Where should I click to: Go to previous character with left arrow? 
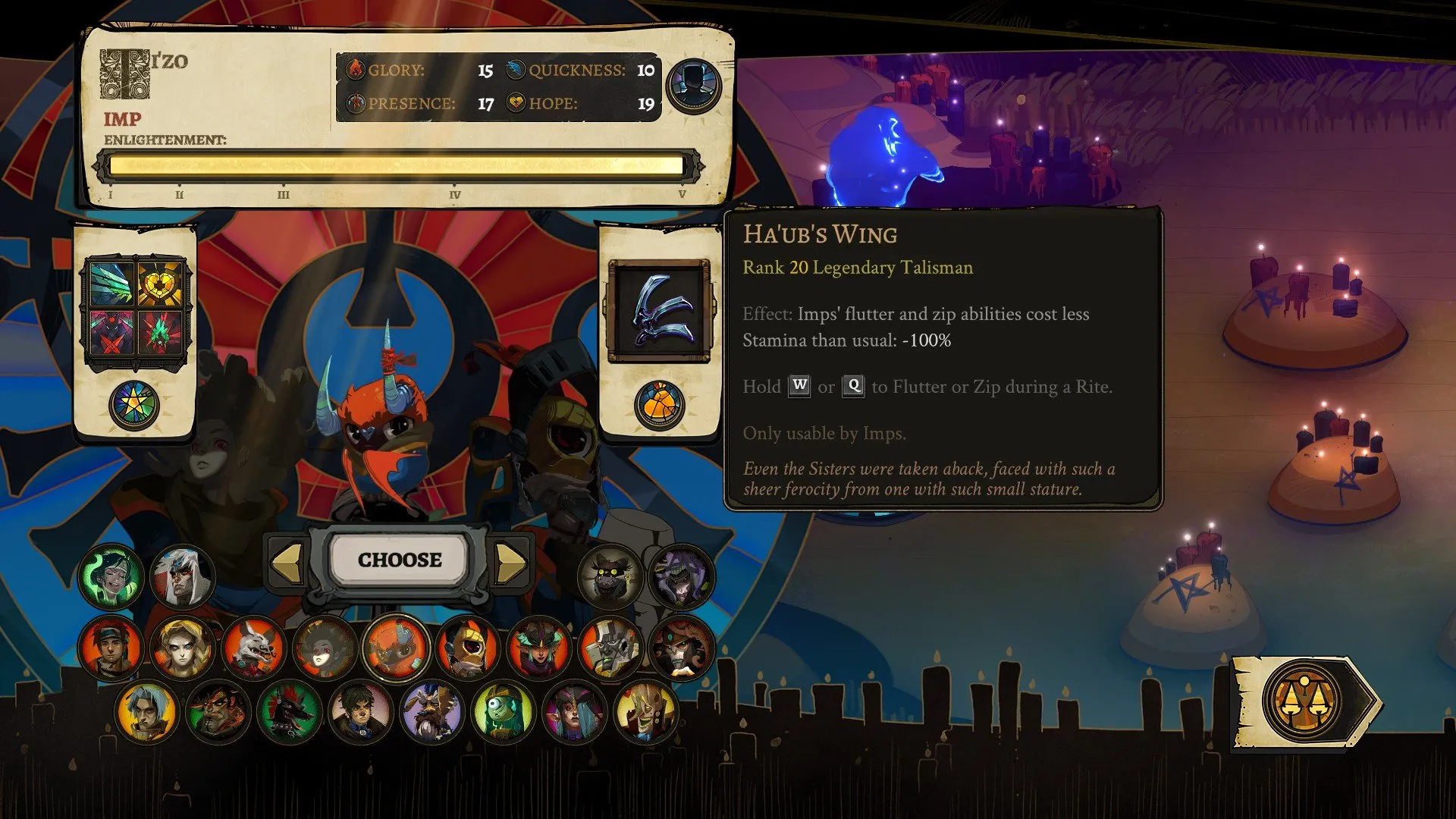tap(287, 562)
